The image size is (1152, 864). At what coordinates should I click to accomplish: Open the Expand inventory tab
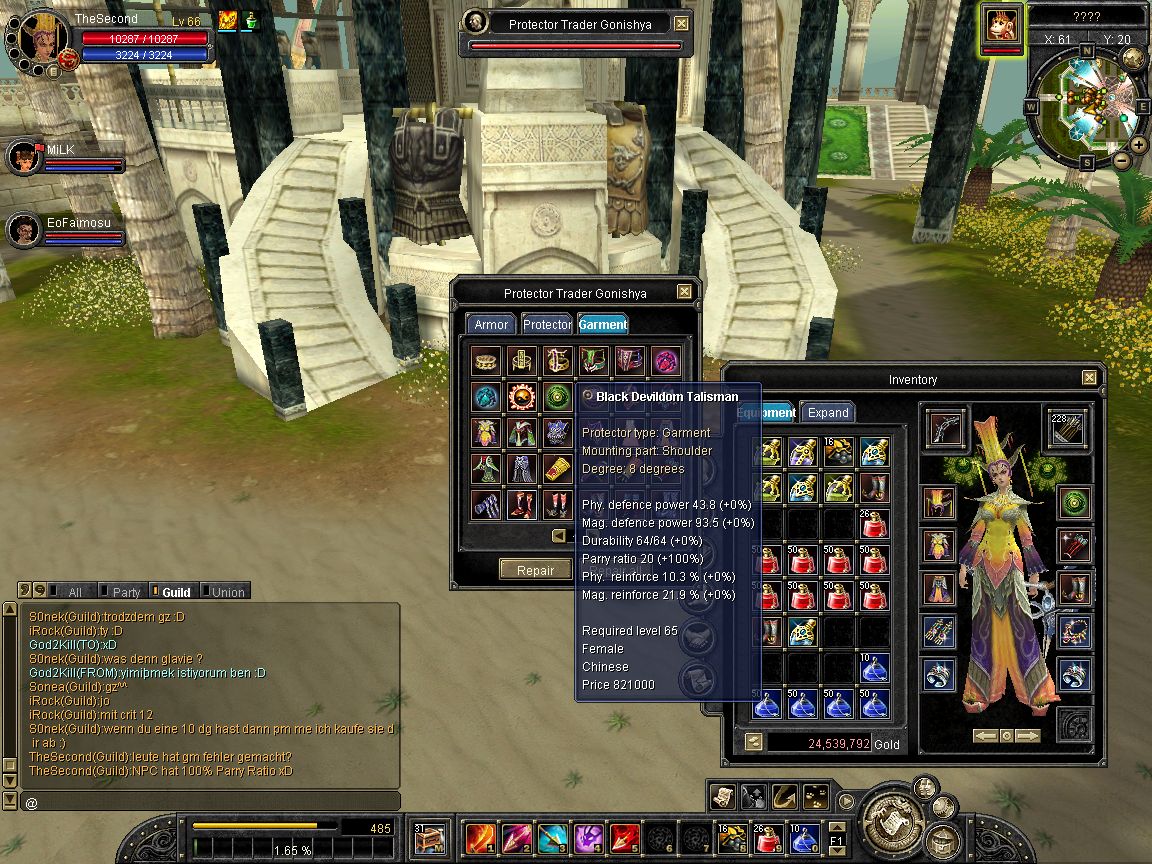pyautogui.click(x=828, y=412)
